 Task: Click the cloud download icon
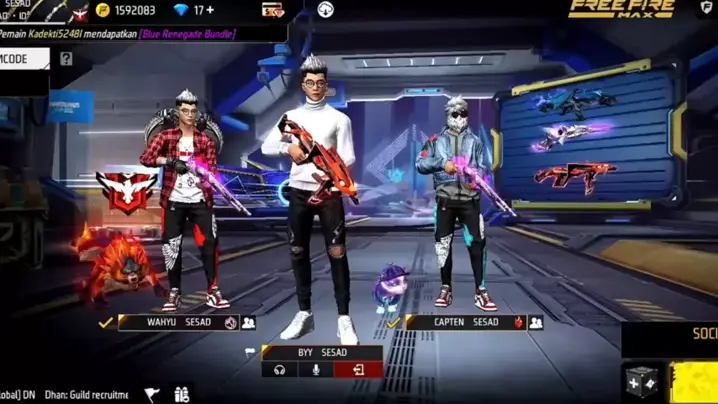(325, 10)
